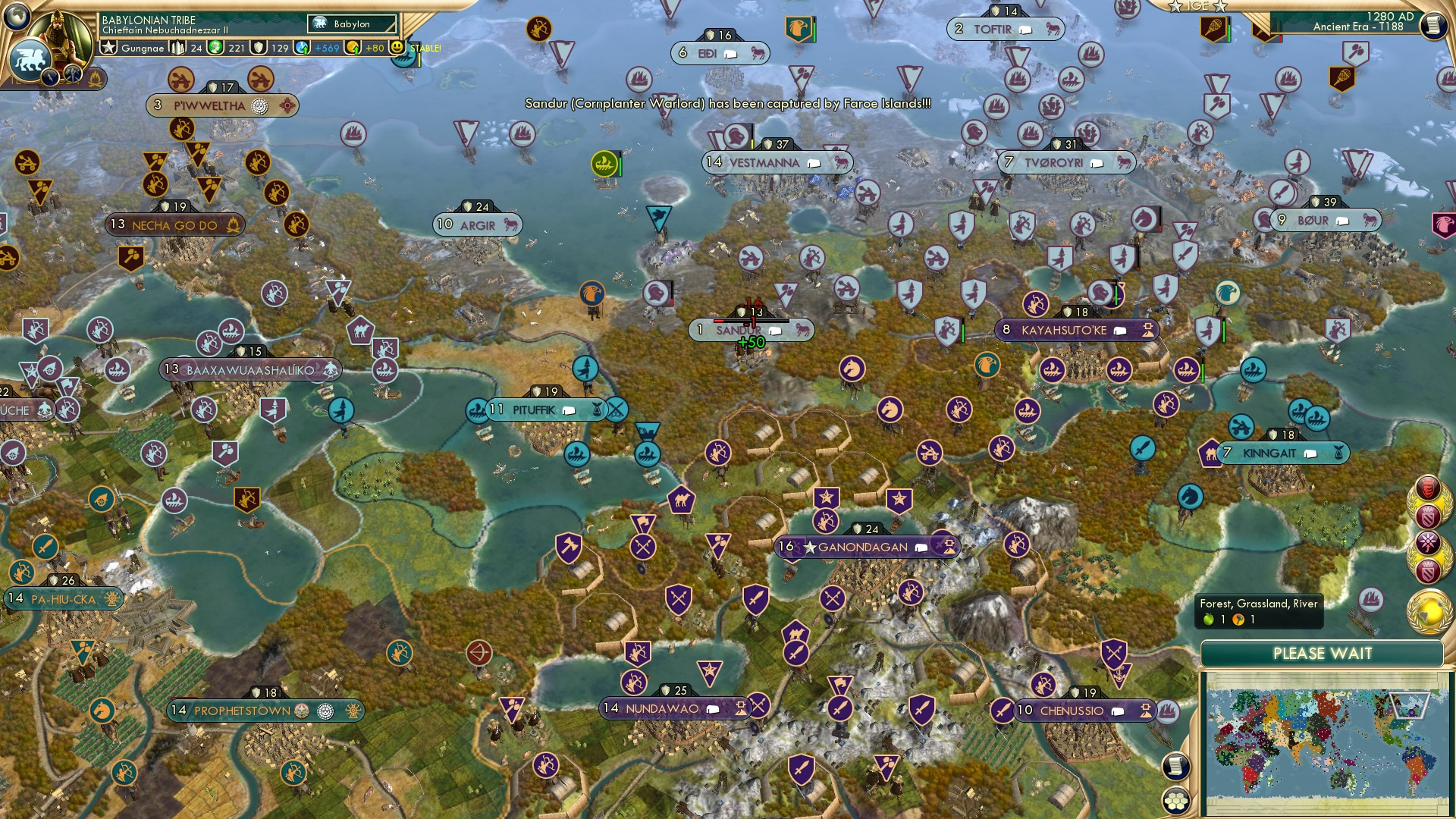This screenshot has height=819, width=1456.
Task: Toggle strategic view with the top-left globe icon
Action: click(17, 15)
